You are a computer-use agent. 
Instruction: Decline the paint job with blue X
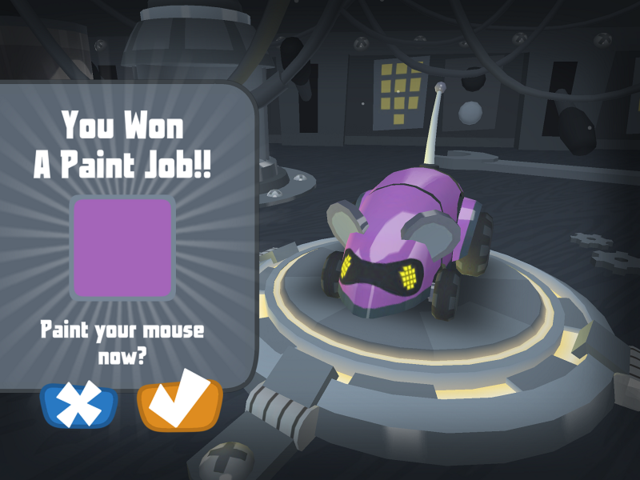point(79,406)
